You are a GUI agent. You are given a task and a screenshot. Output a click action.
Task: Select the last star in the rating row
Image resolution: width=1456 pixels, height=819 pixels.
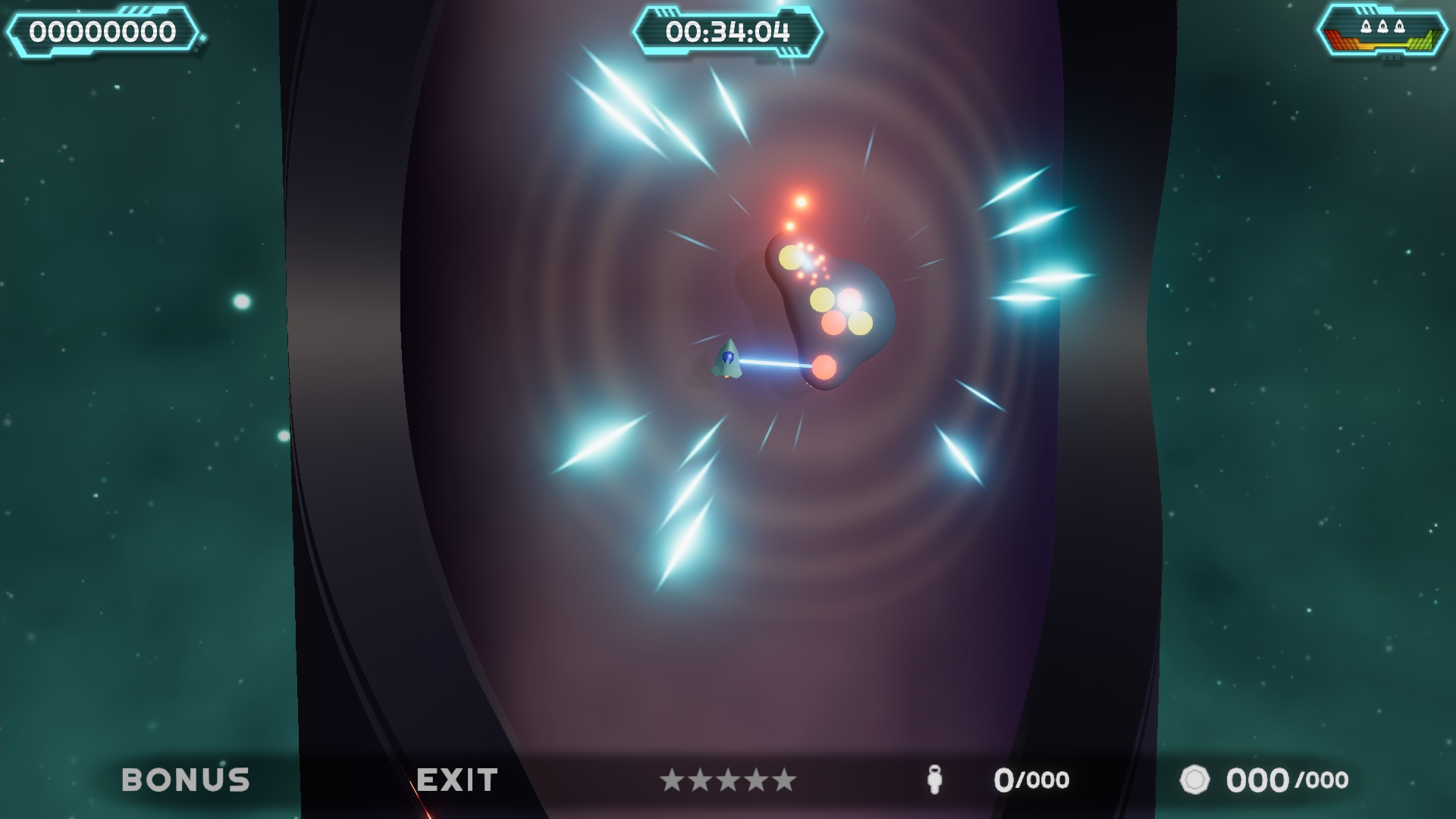(x=784, y=779)
